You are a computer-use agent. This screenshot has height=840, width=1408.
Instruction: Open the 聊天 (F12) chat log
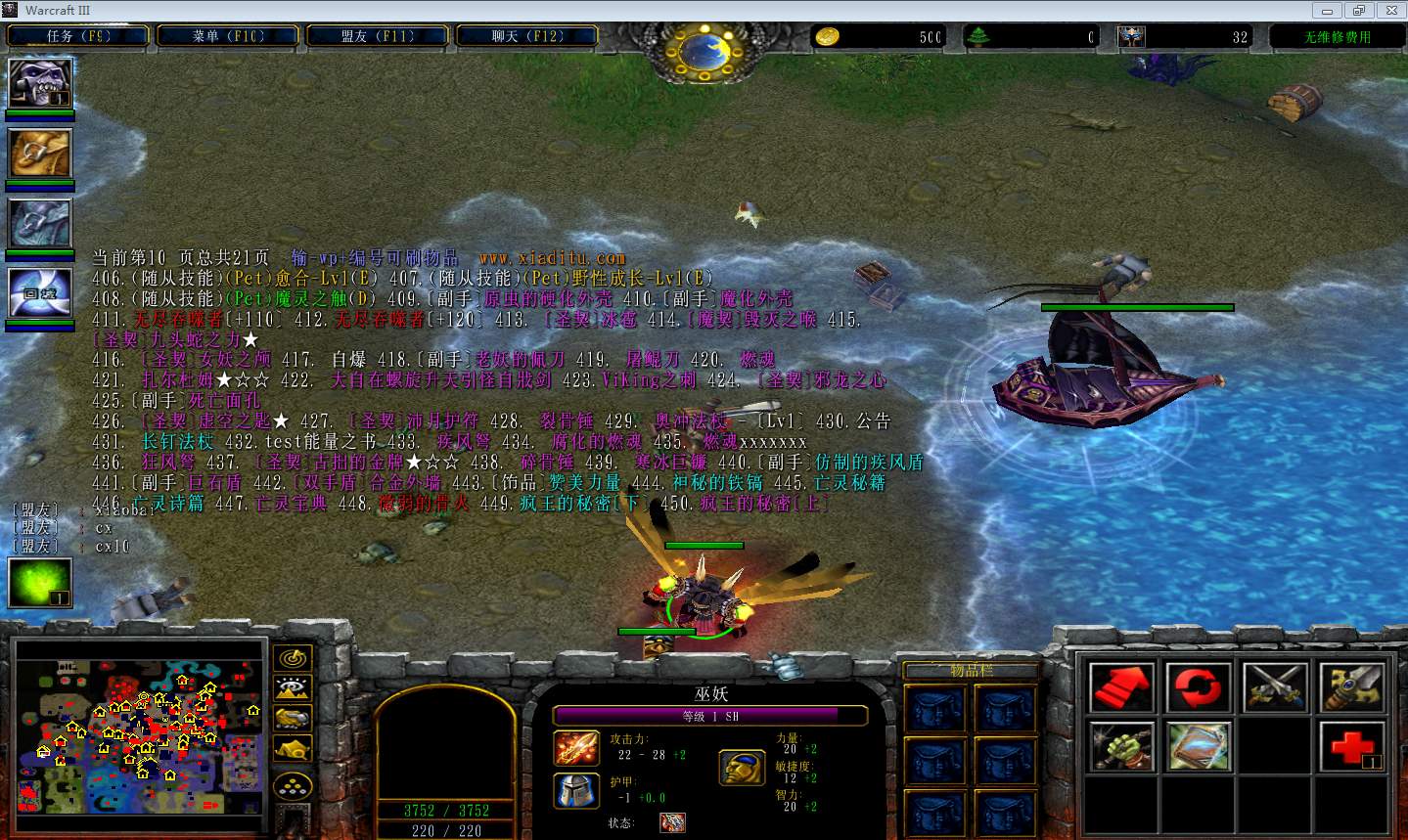(x=527, y=36)
